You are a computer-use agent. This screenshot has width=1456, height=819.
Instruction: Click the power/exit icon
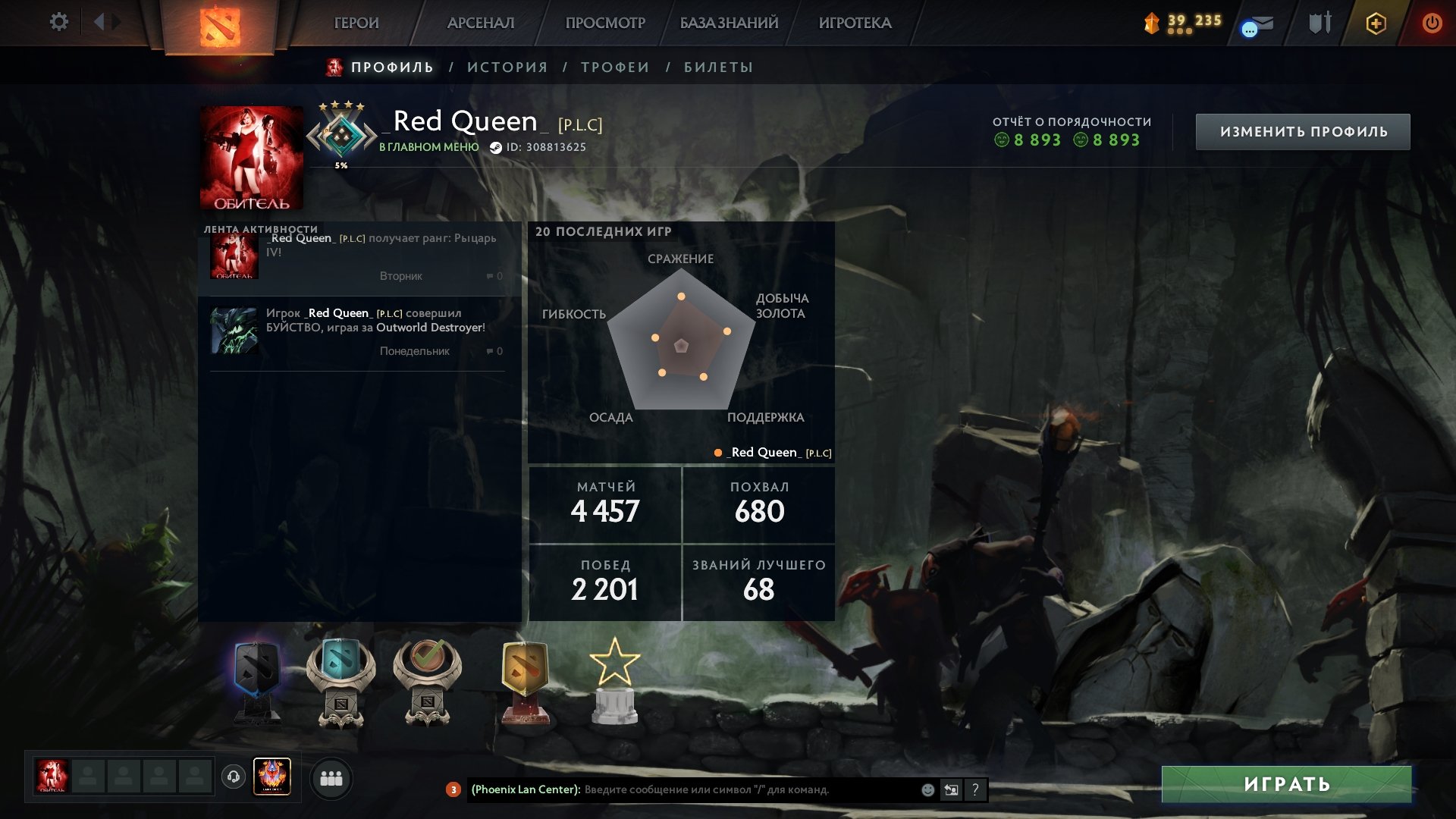[1433, 23]
